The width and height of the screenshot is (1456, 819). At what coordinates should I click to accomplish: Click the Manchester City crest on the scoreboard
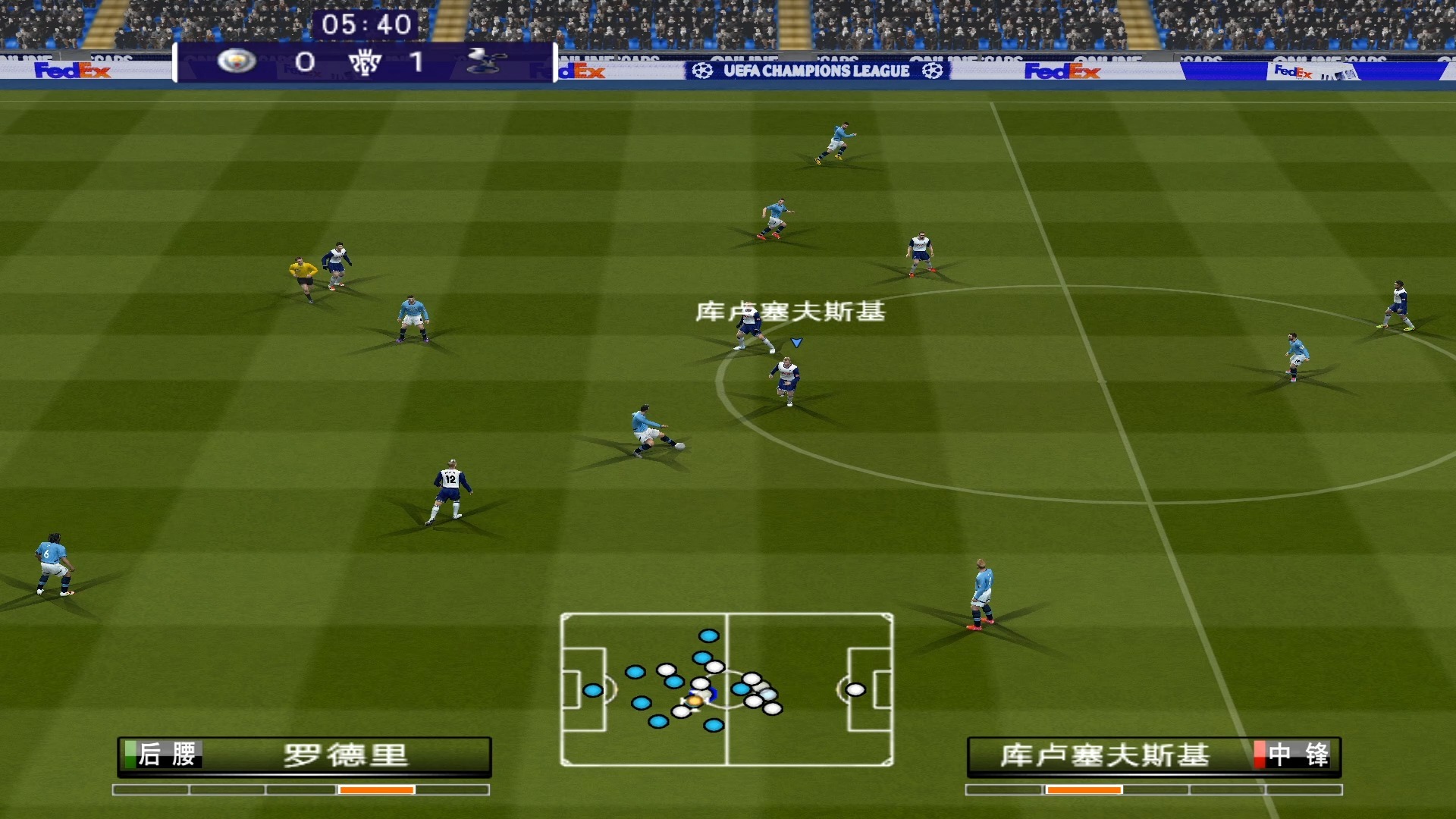pos(237,61)
